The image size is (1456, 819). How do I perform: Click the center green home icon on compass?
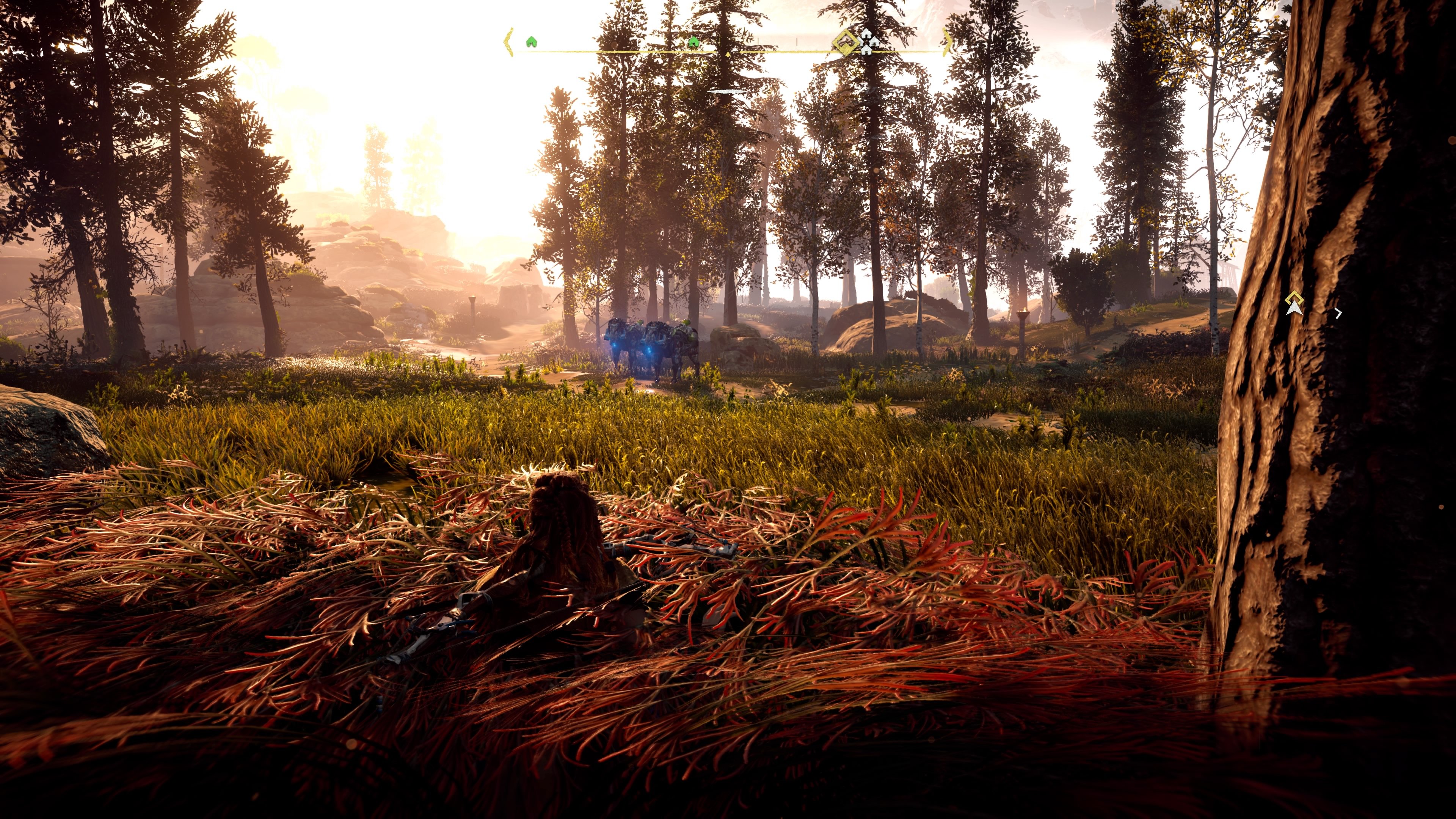[x=694, y=42]
